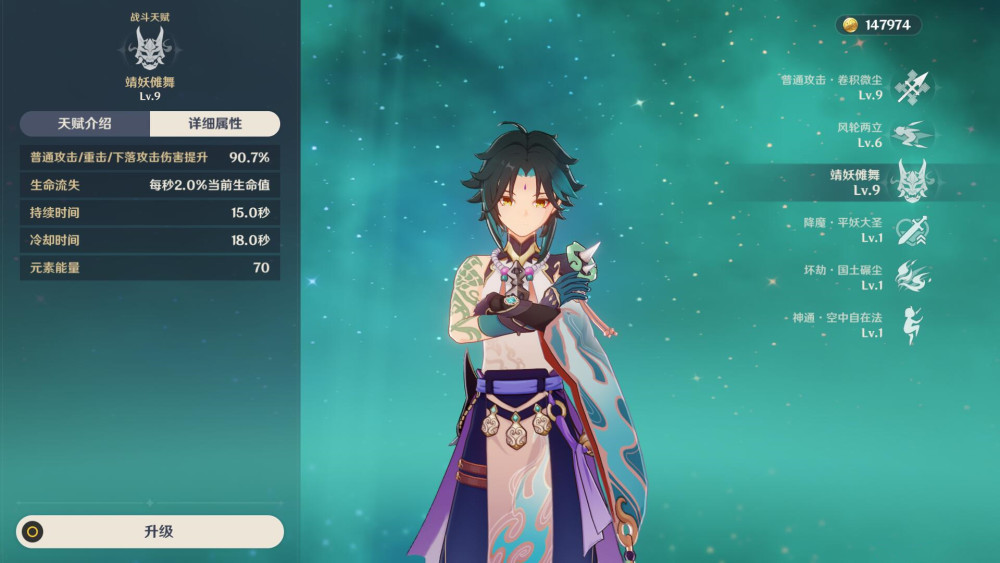Show the 神通·空中自在法 passive talent

911,325
